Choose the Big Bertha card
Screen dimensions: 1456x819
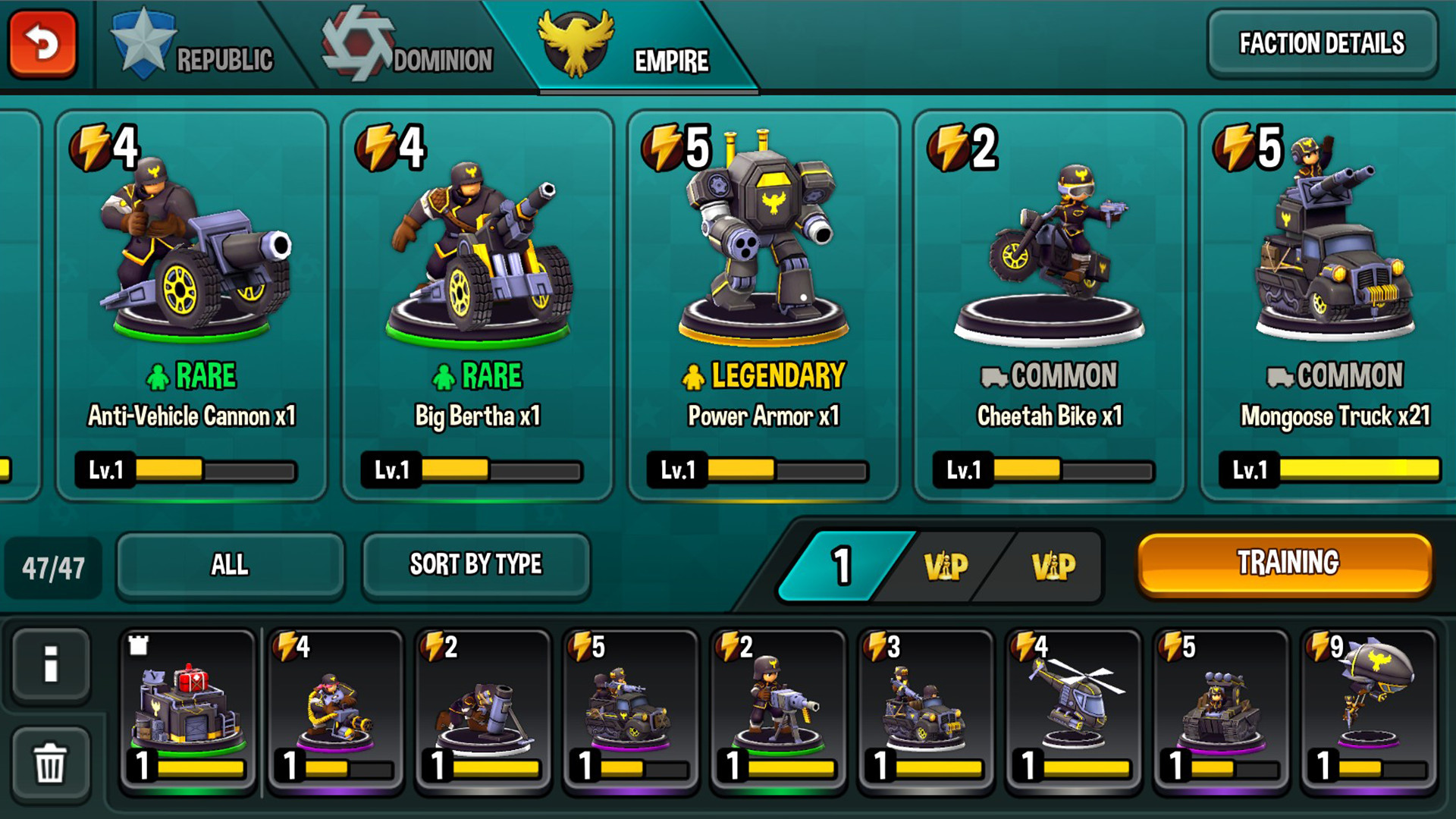click(478, 305)
